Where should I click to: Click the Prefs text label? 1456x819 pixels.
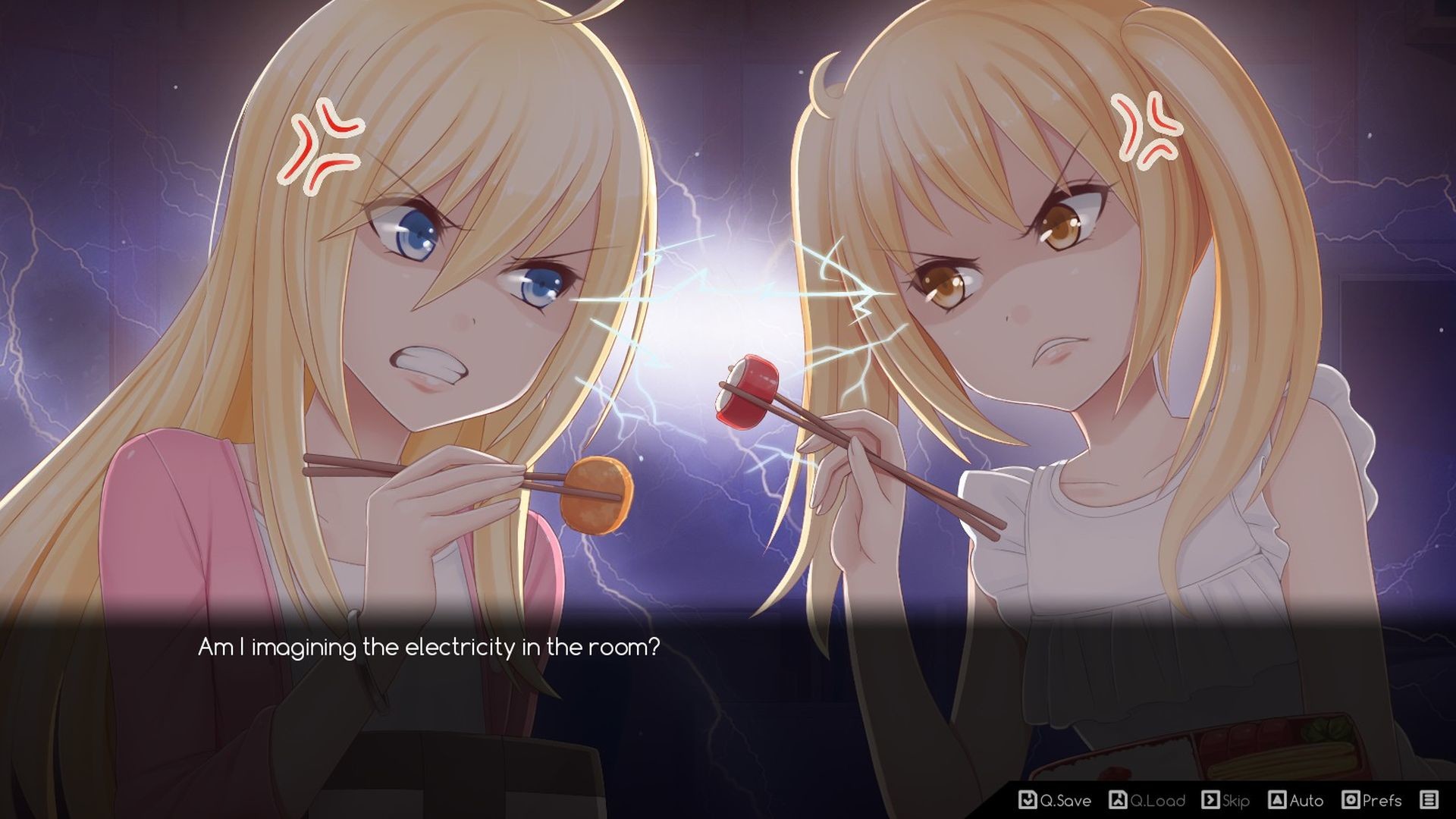pyautogui.click(x=1382, y=801)
